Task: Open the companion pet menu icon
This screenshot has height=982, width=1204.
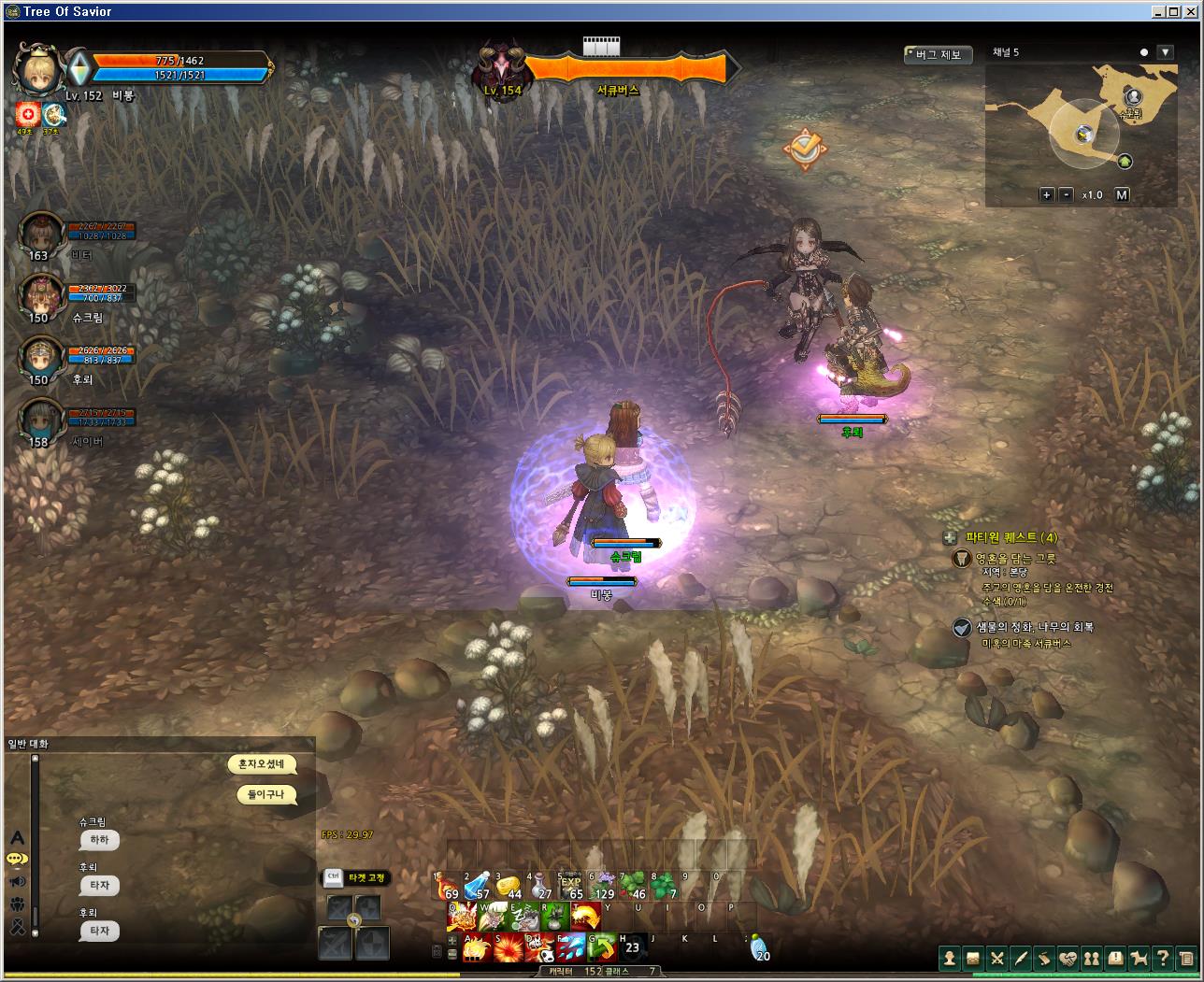Action: [1139, 958]
